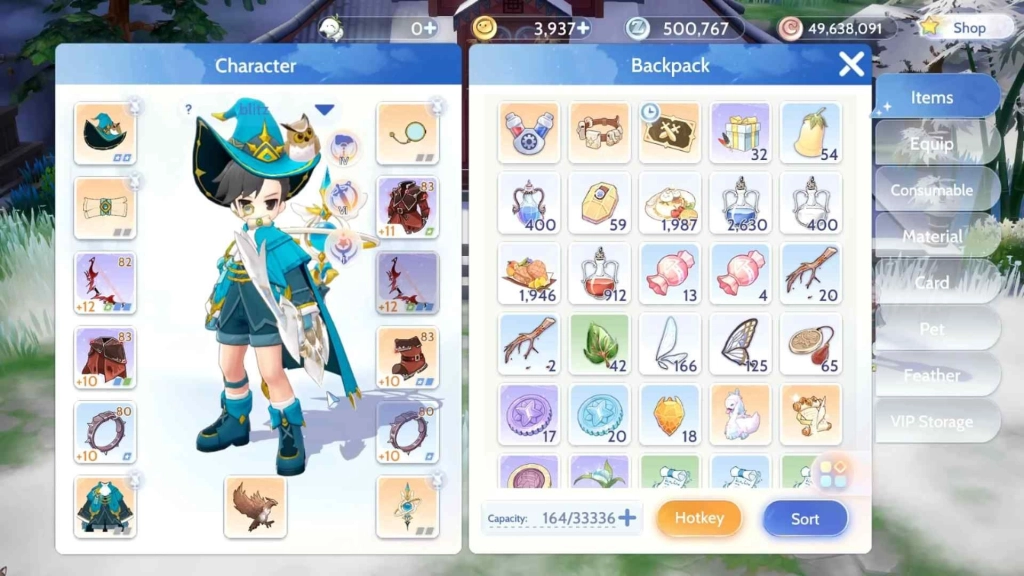Image resolution: width=1024 pixels, height=576 pixels.
Task: Expand backpack capacity with plus button
Action: point(627,517)
